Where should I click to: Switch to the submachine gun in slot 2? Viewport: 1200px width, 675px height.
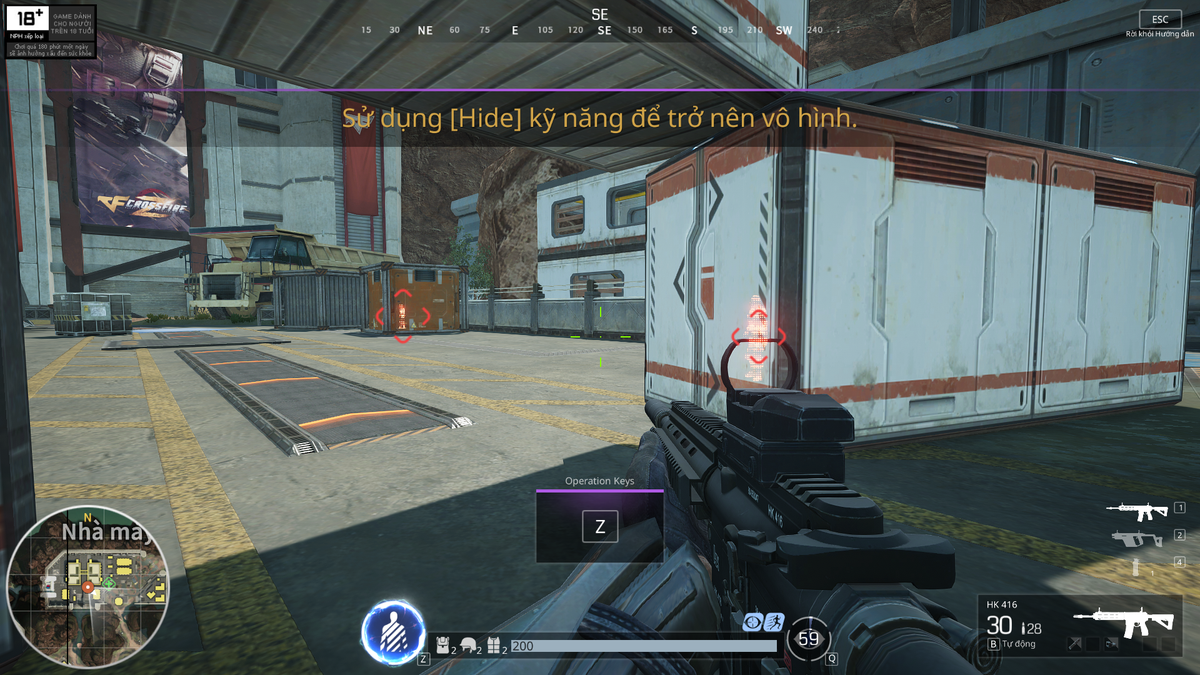(x=1137, y=538)
